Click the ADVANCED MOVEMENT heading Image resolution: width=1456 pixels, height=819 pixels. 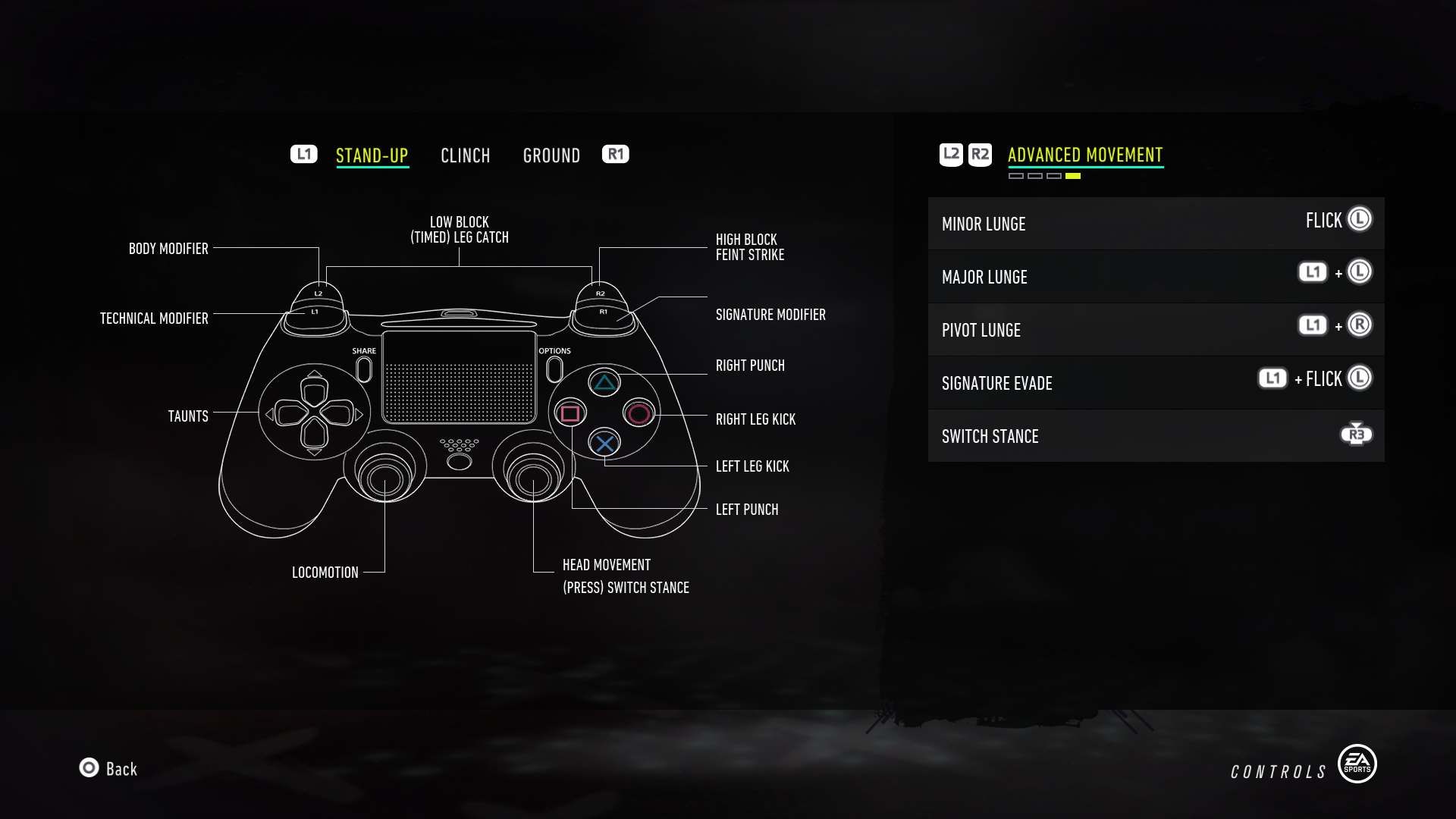point(1084,153)
